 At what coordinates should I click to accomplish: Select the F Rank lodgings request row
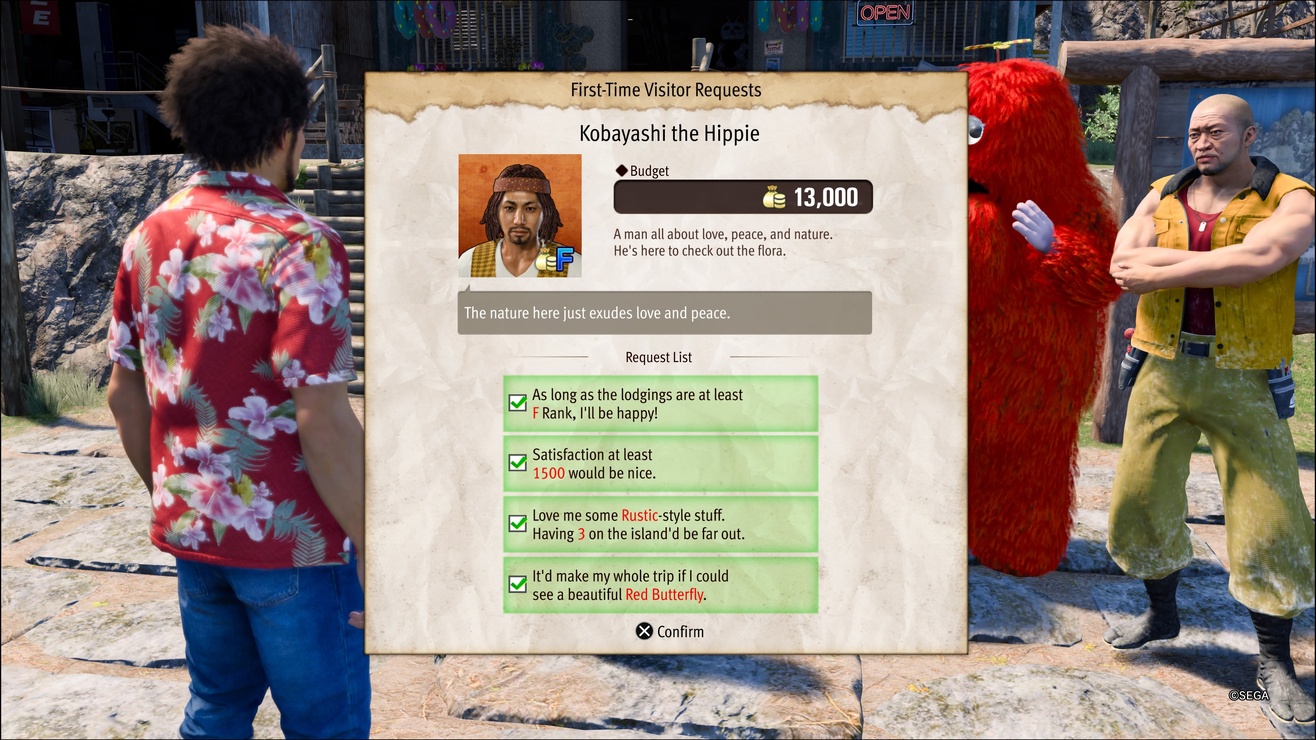tap(660, 404)
